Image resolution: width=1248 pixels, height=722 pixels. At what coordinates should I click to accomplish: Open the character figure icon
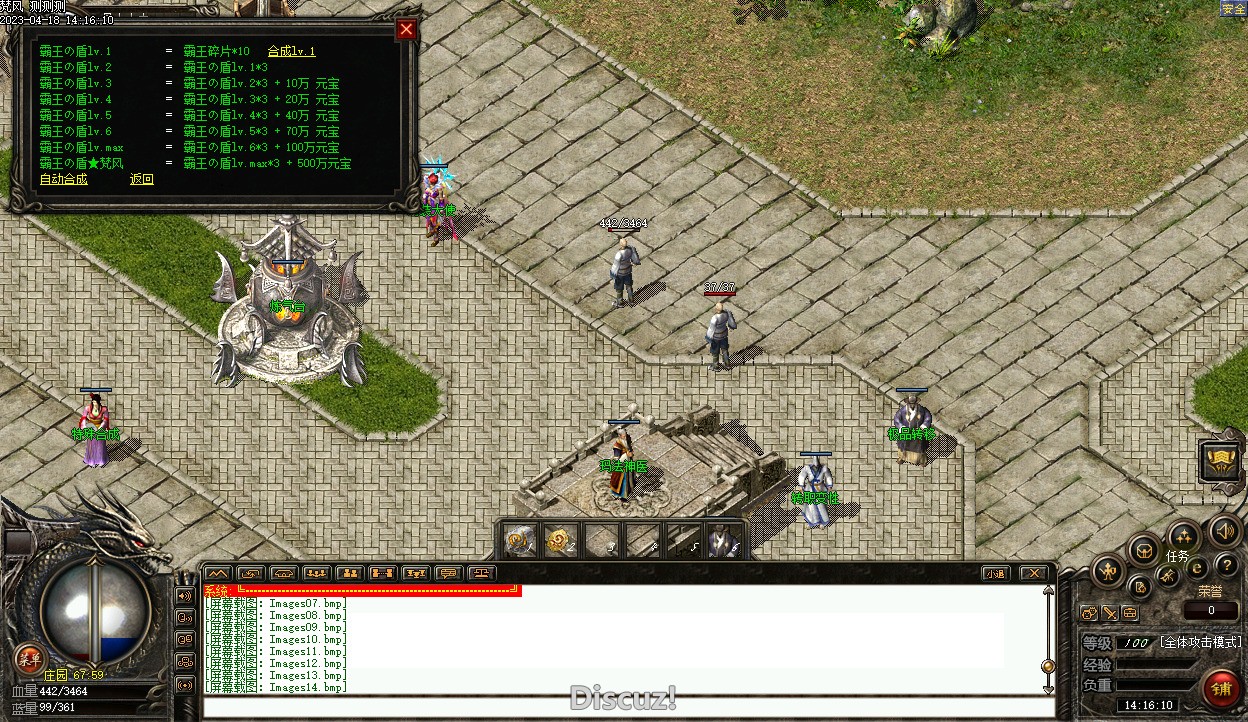click(x=1108, y=572)
